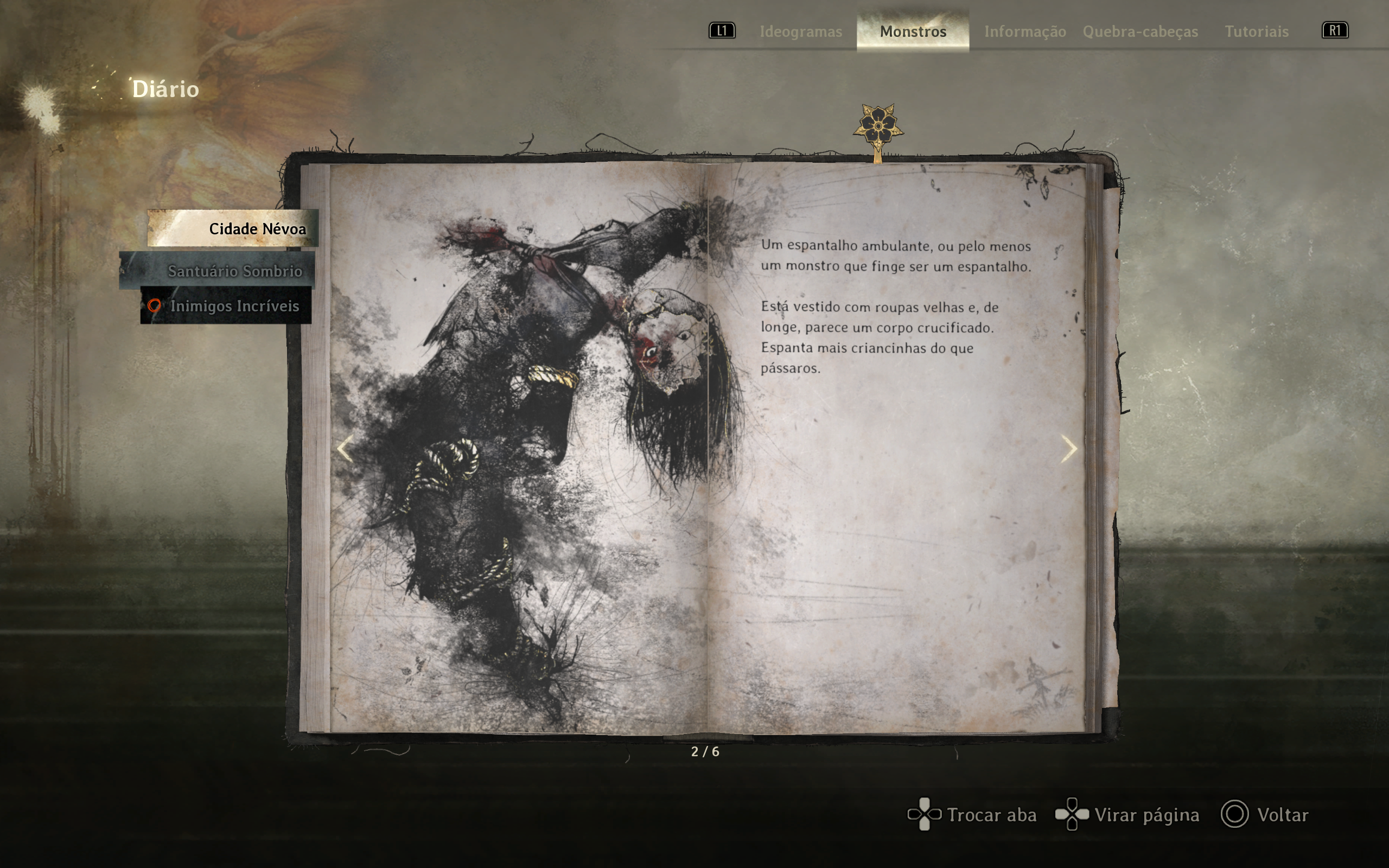
Task: Select the Cidade Névoa category
Action: pos(233,228)
